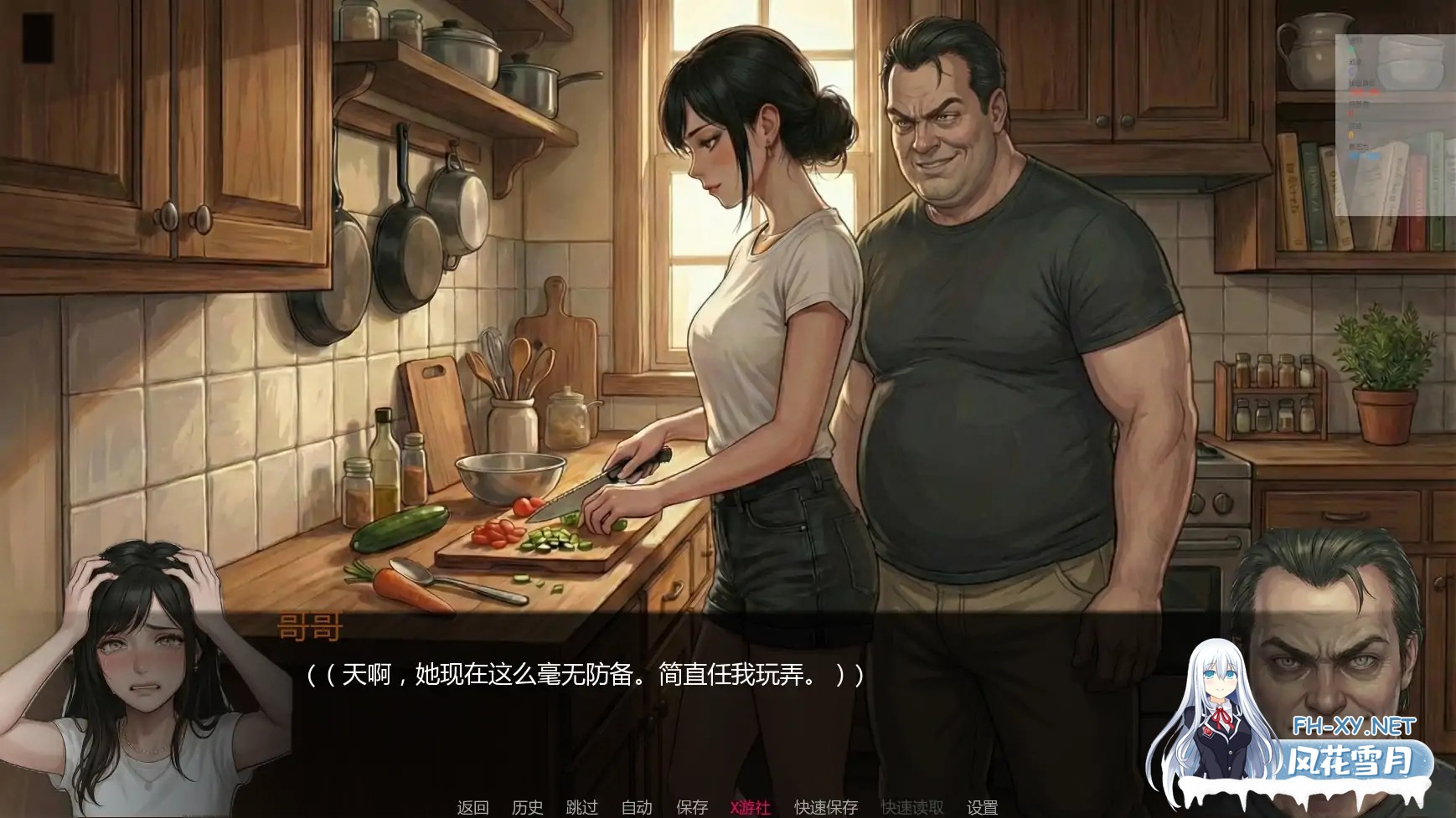Visit the red X游社 link

coord(748,809)
